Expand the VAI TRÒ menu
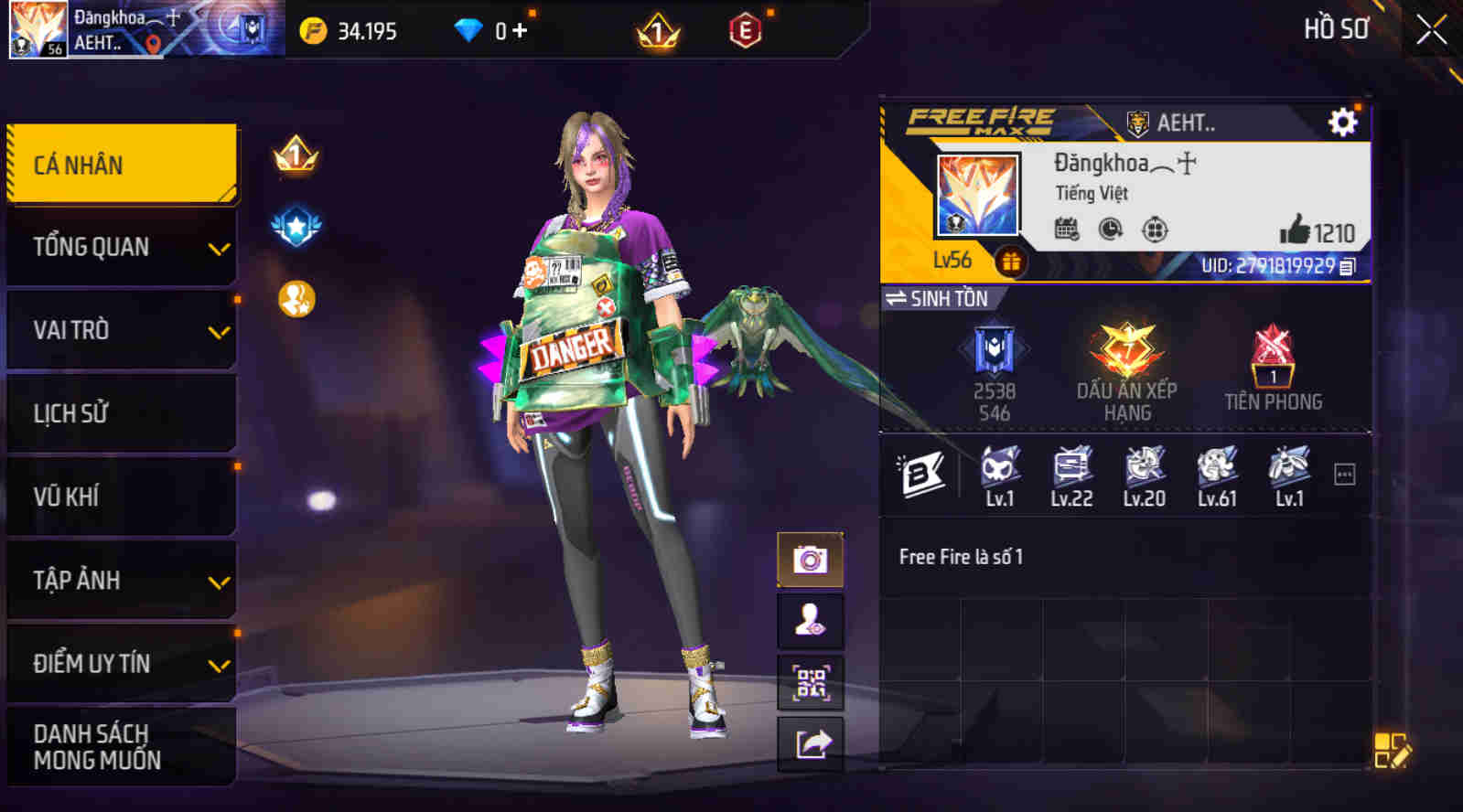Screen dimensions: 1463x812 122,330
